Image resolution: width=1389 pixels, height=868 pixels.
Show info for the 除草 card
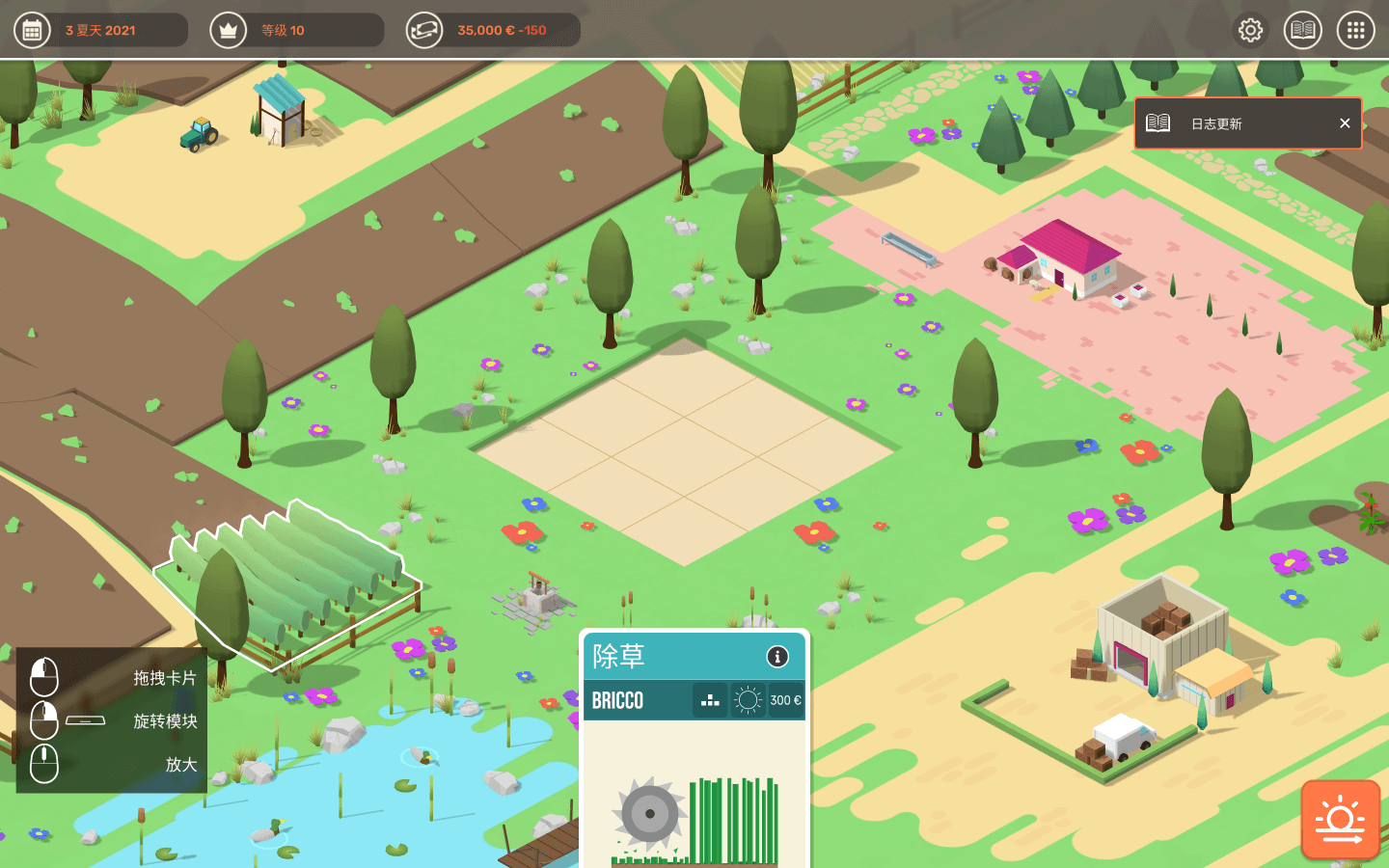[x=777, y=657]
